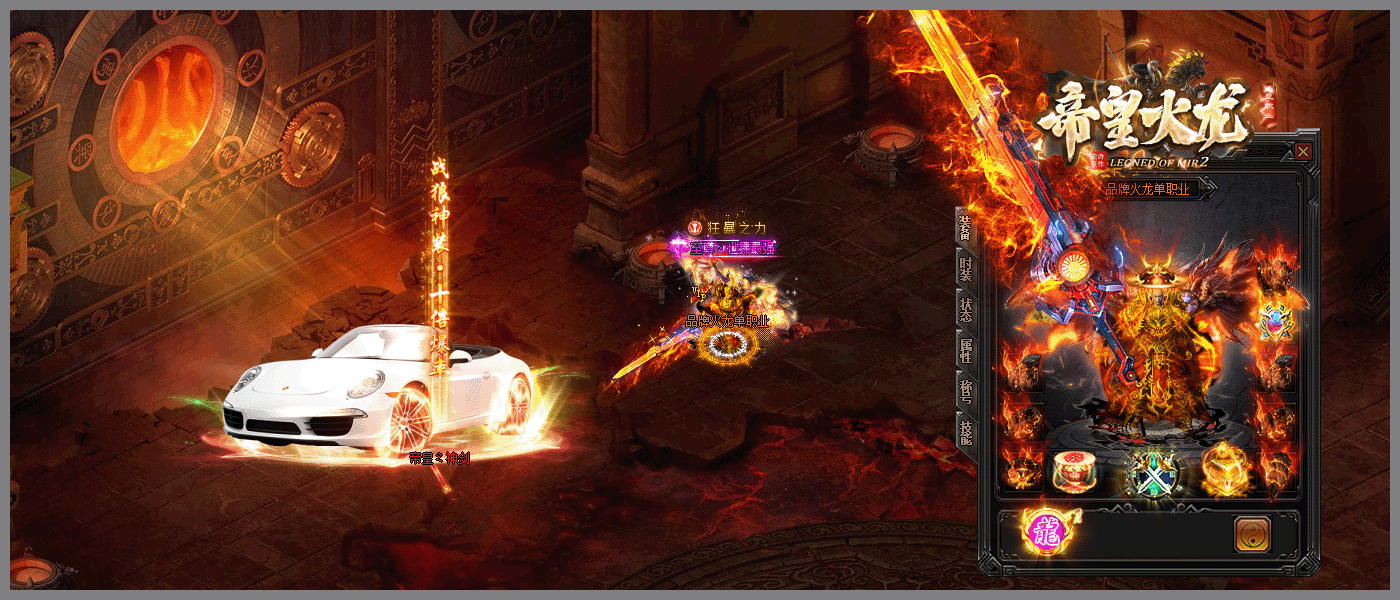Select the blue shield medal slot
Image resolution: width=1400 pixels, height=600 pixels.
point(1275,322)
